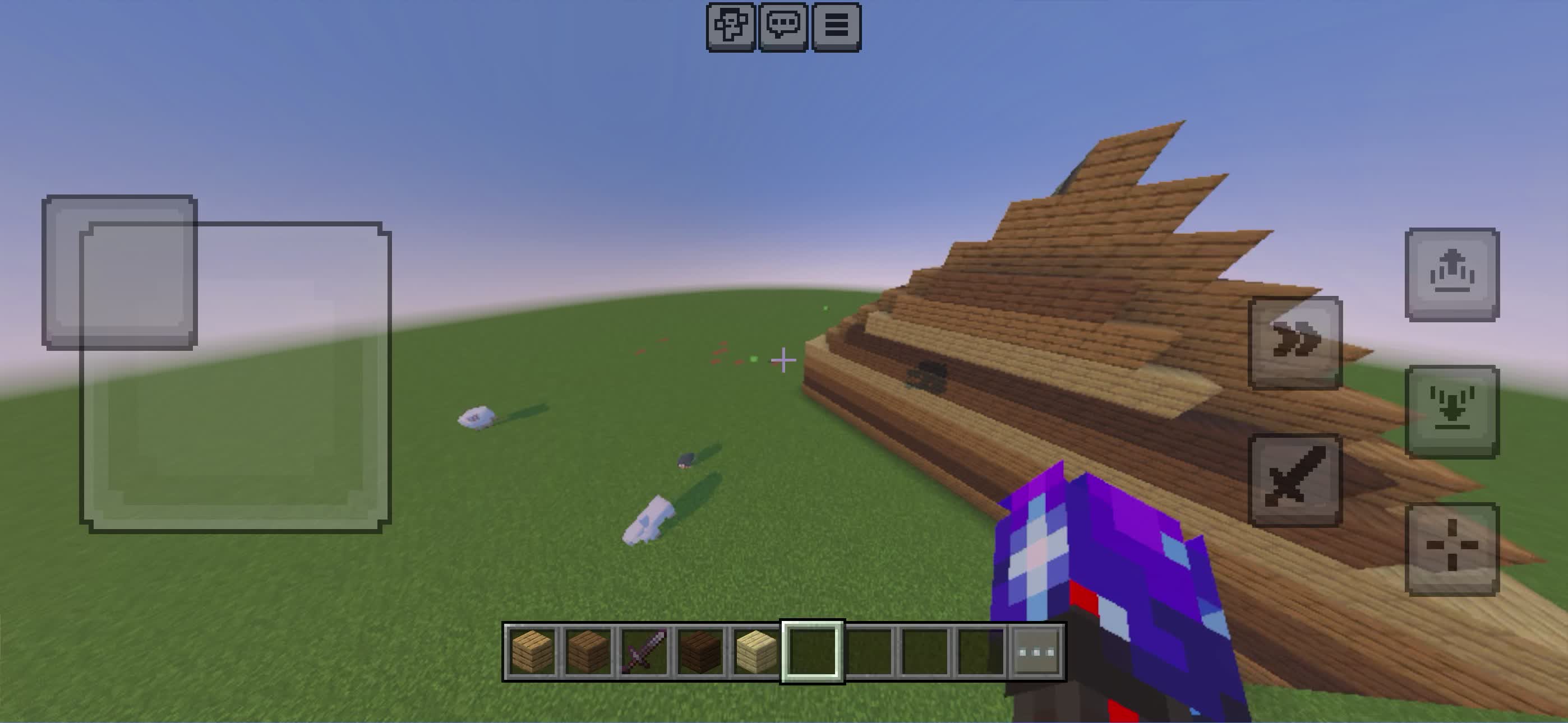Equip the sword in the hotbar

click(x=644, y=652)
